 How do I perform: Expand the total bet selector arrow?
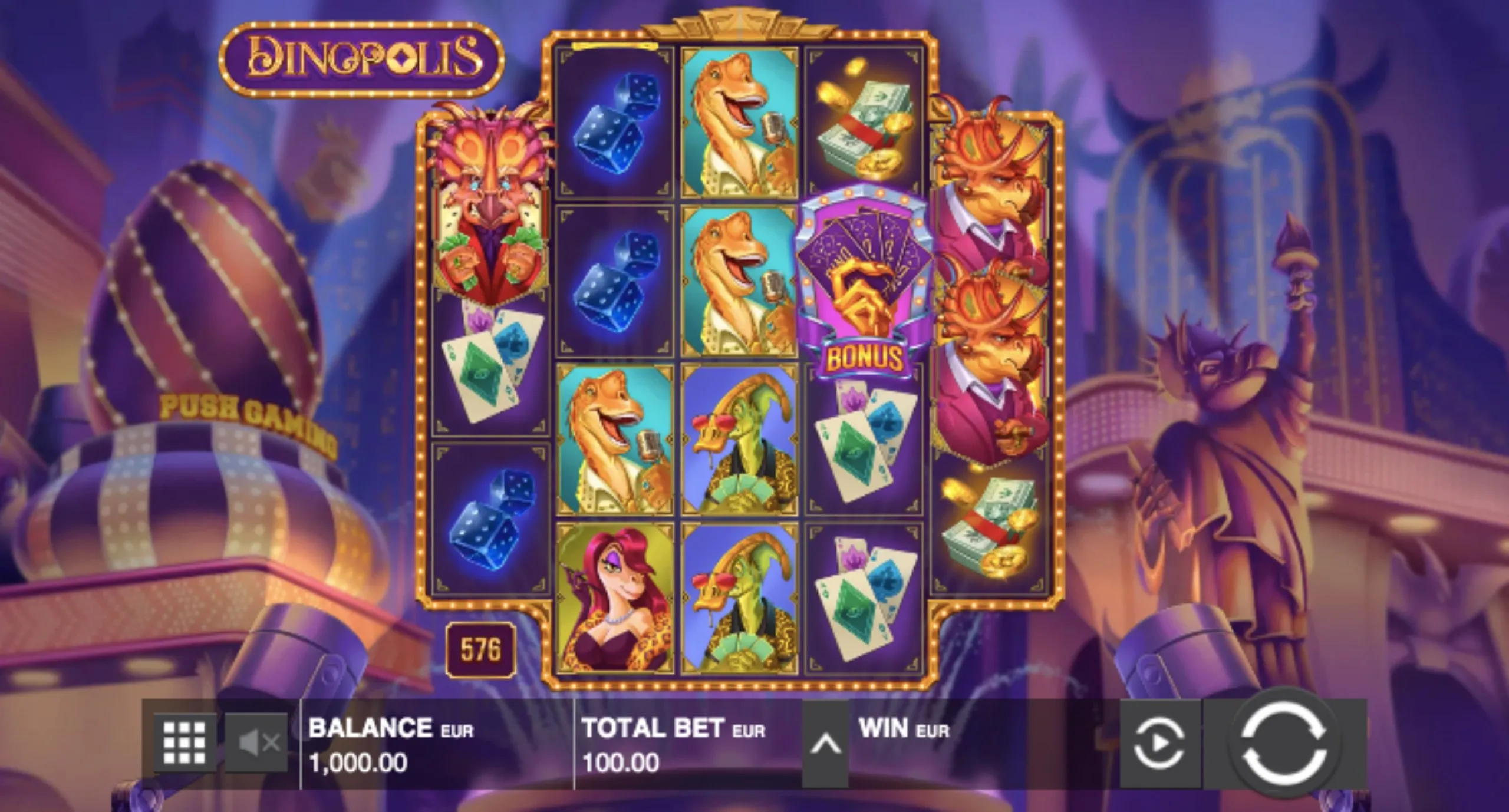825,744
